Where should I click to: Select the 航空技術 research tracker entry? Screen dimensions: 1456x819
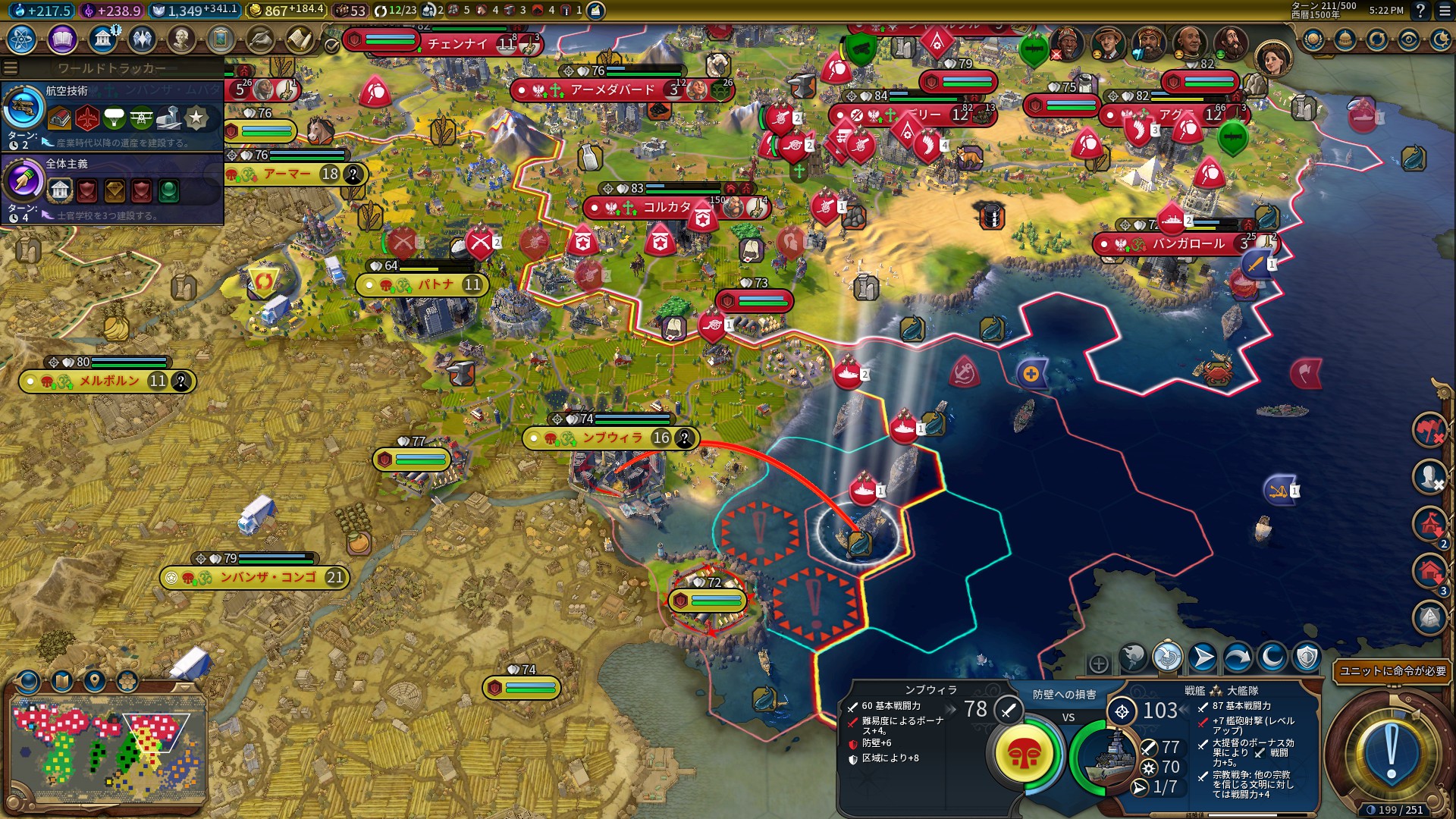coord(112,115)
